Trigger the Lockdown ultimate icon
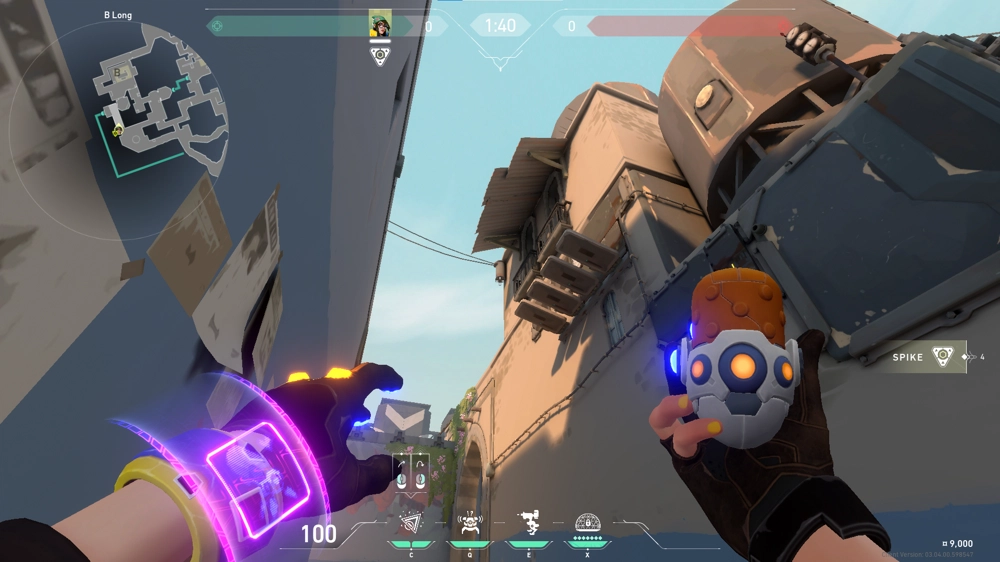This screenshot has width=1000, height=562. tap(588, 522)
